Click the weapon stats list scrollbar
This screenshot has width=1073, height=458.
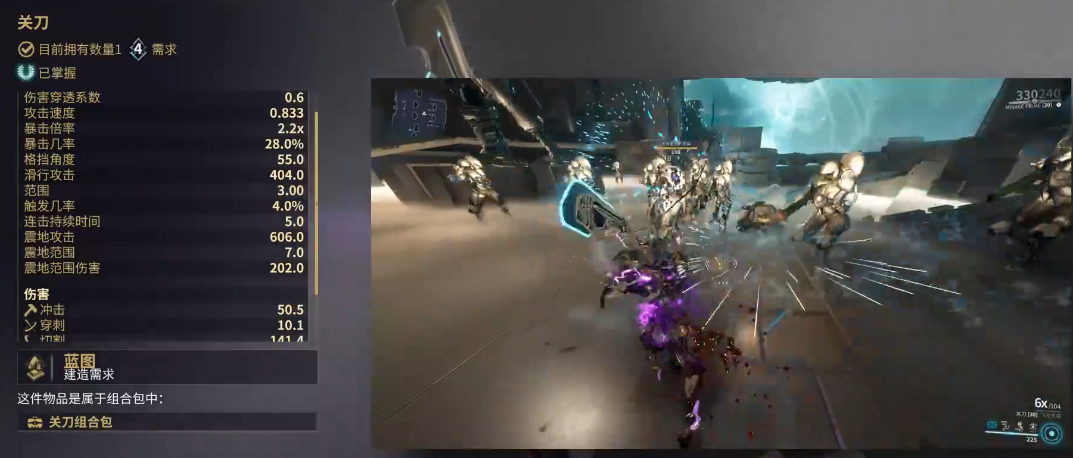(316, 200)
